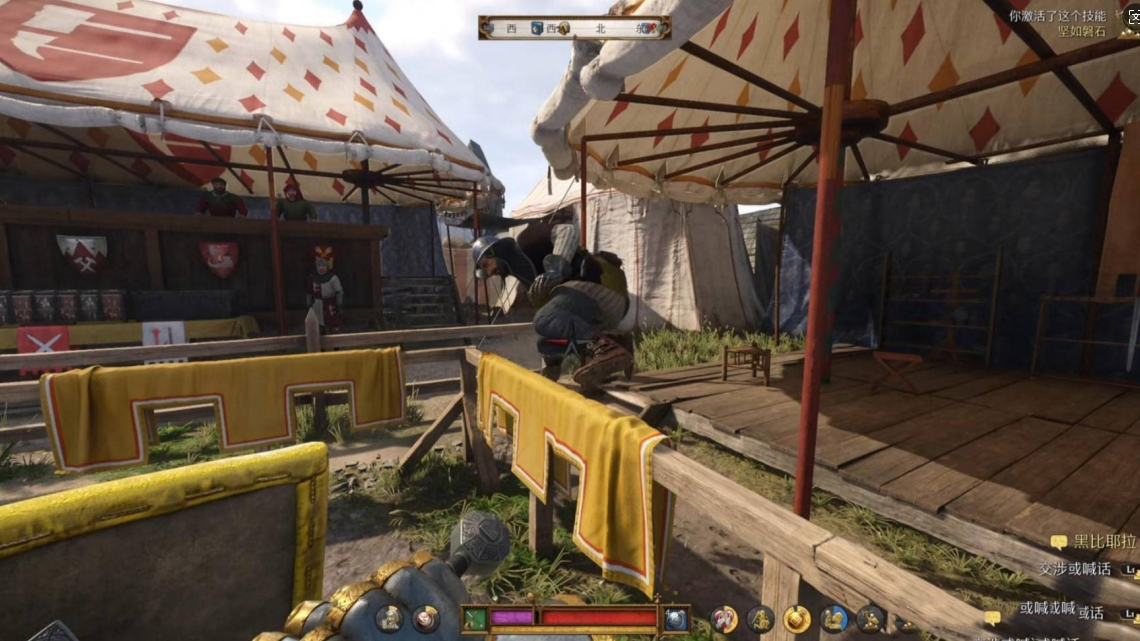Click the blue-background figure status icon
1140x641 pixels.
point(833,619)
